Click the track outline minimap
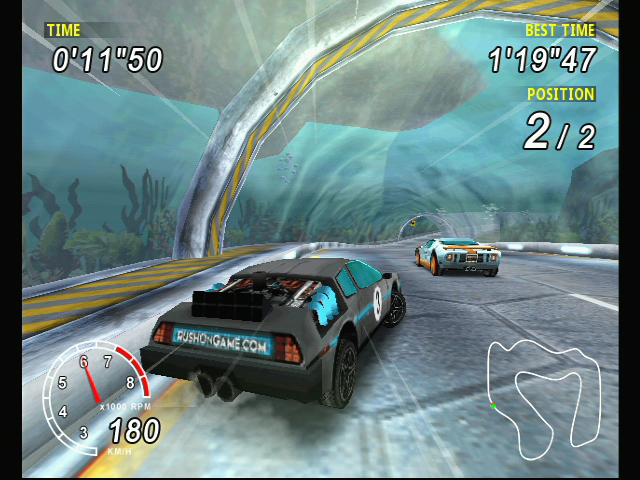 [x=542, y=392]
